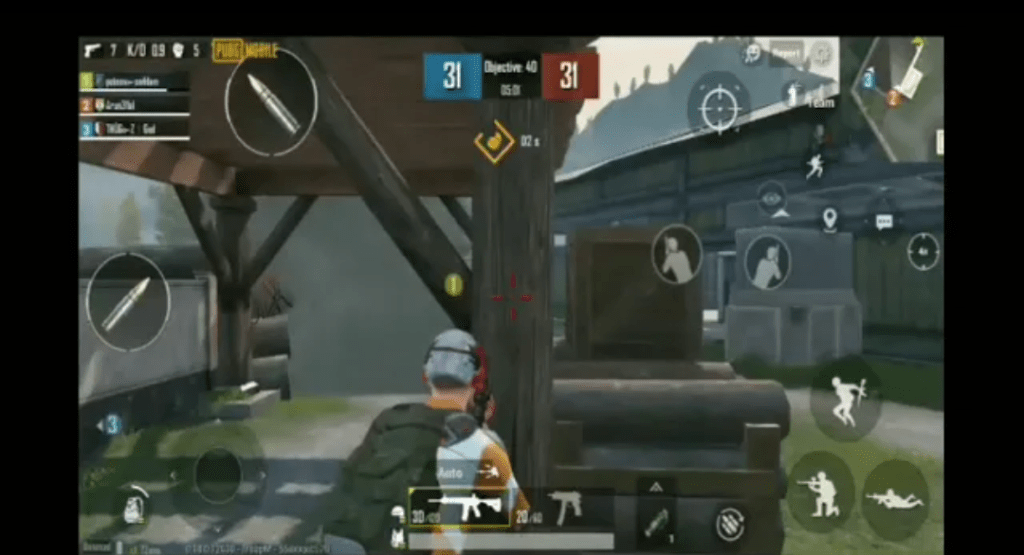The width and height of the screenshot is (1024, 555).
Task: Open the quick chat message bubble
Action: (883, 221)
